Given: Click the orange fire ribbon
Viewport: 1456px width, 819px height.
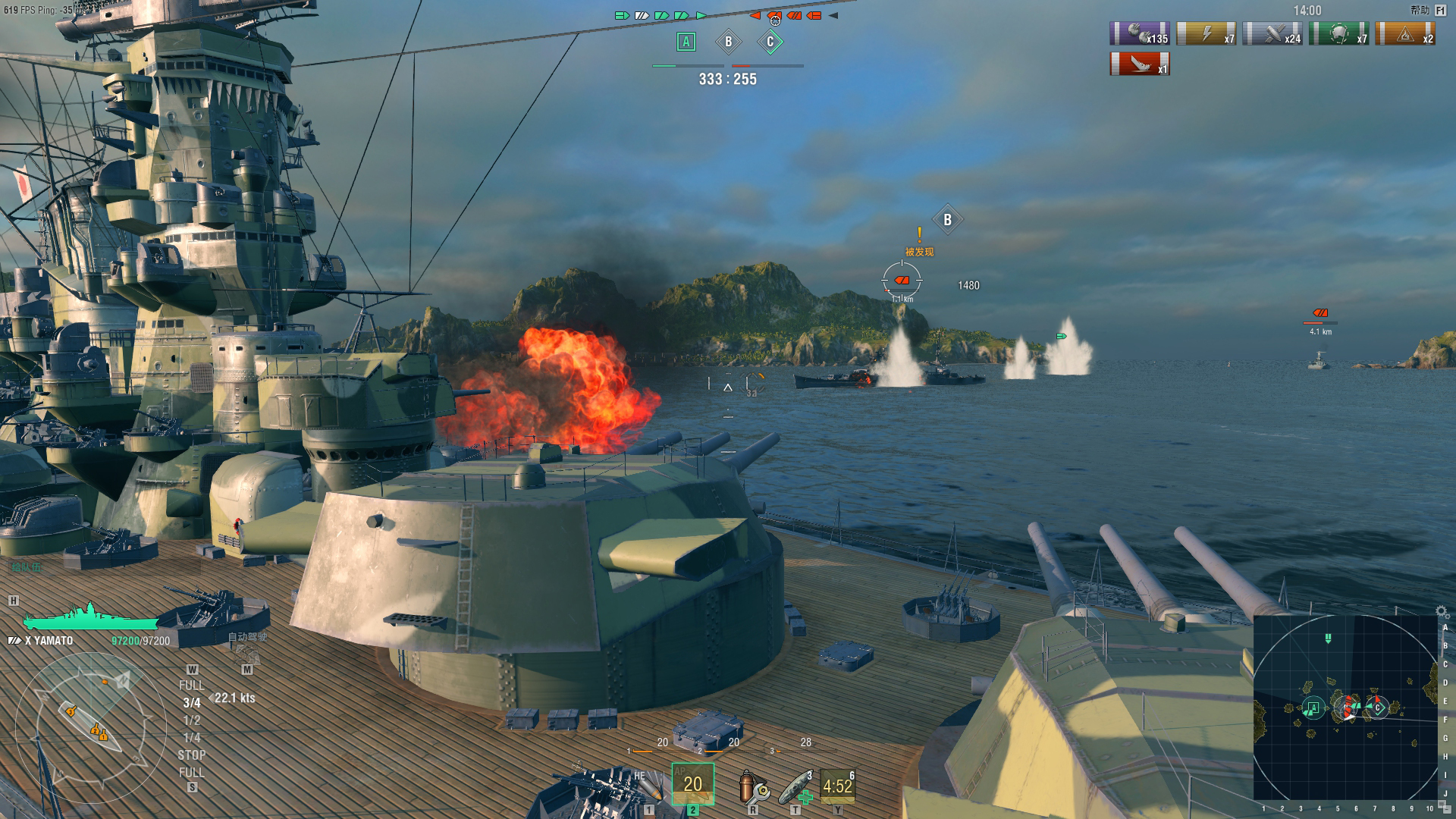Looking at the screenshot, I should (x=1405, y=34).
